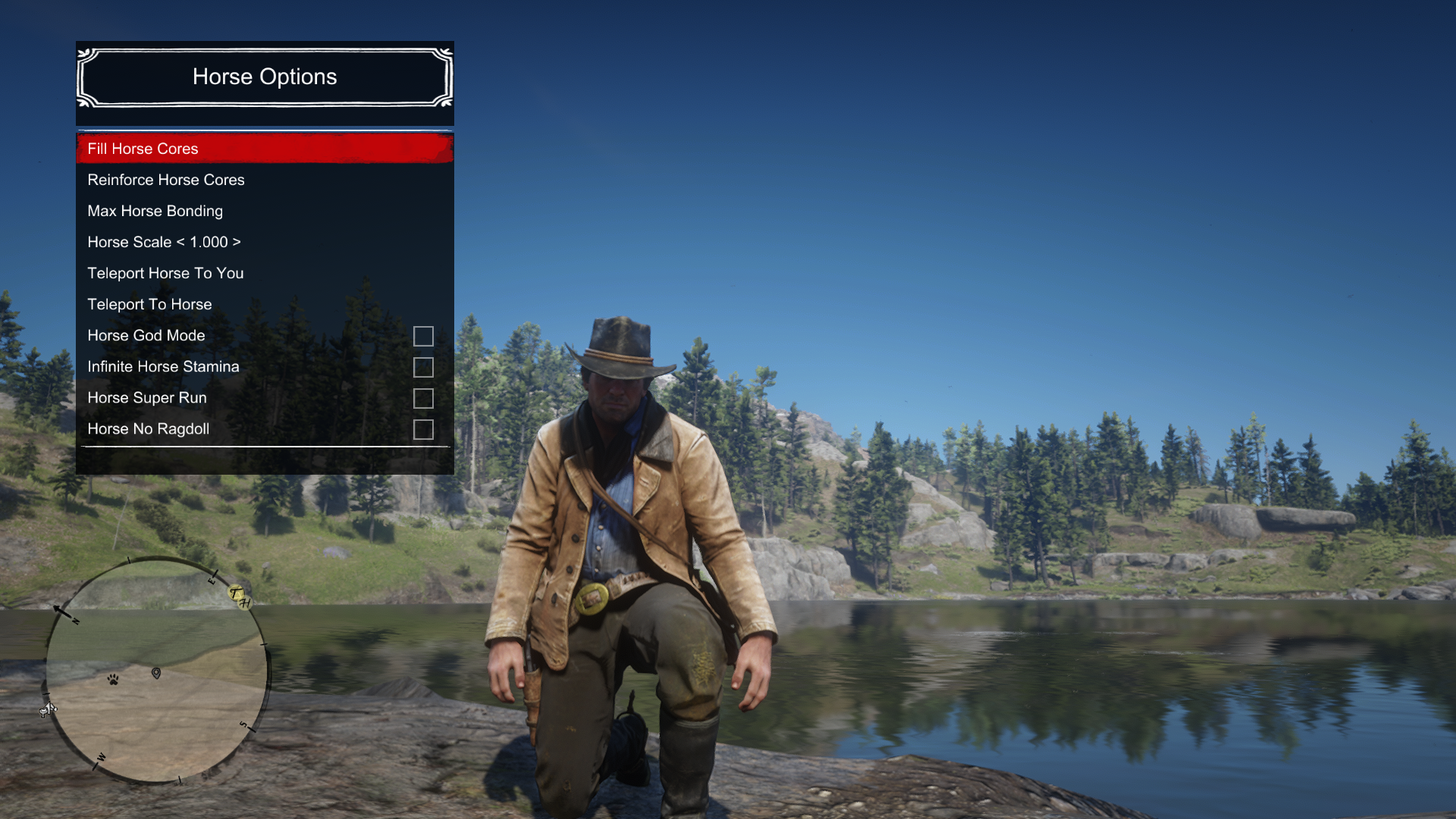Activate Max Horse Bonding
Screen dimensions: 1456x819
click(155, 211)
